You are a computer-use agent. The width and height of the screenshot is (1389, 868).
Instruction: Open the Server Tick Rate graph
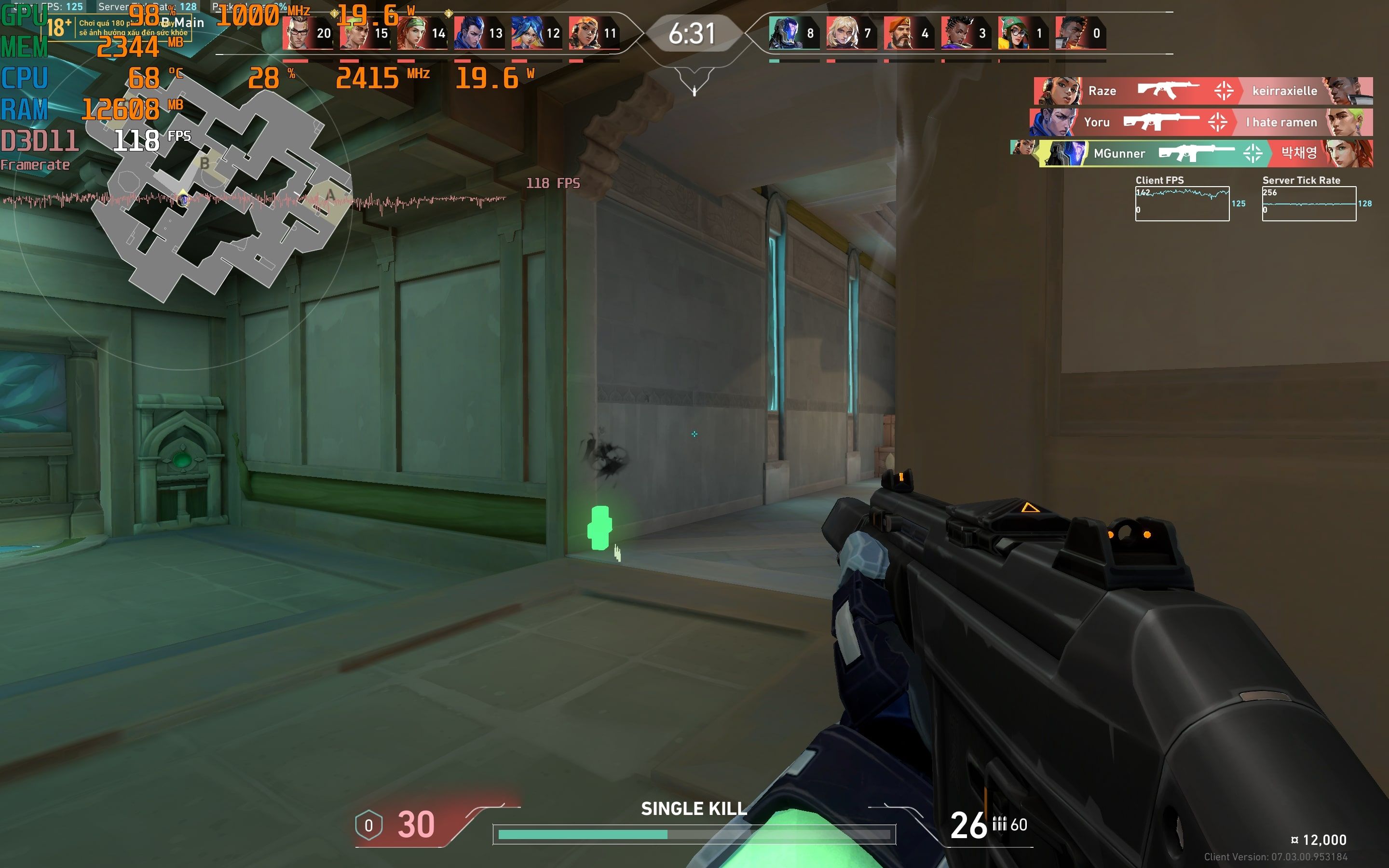(x=1308, y=203)
